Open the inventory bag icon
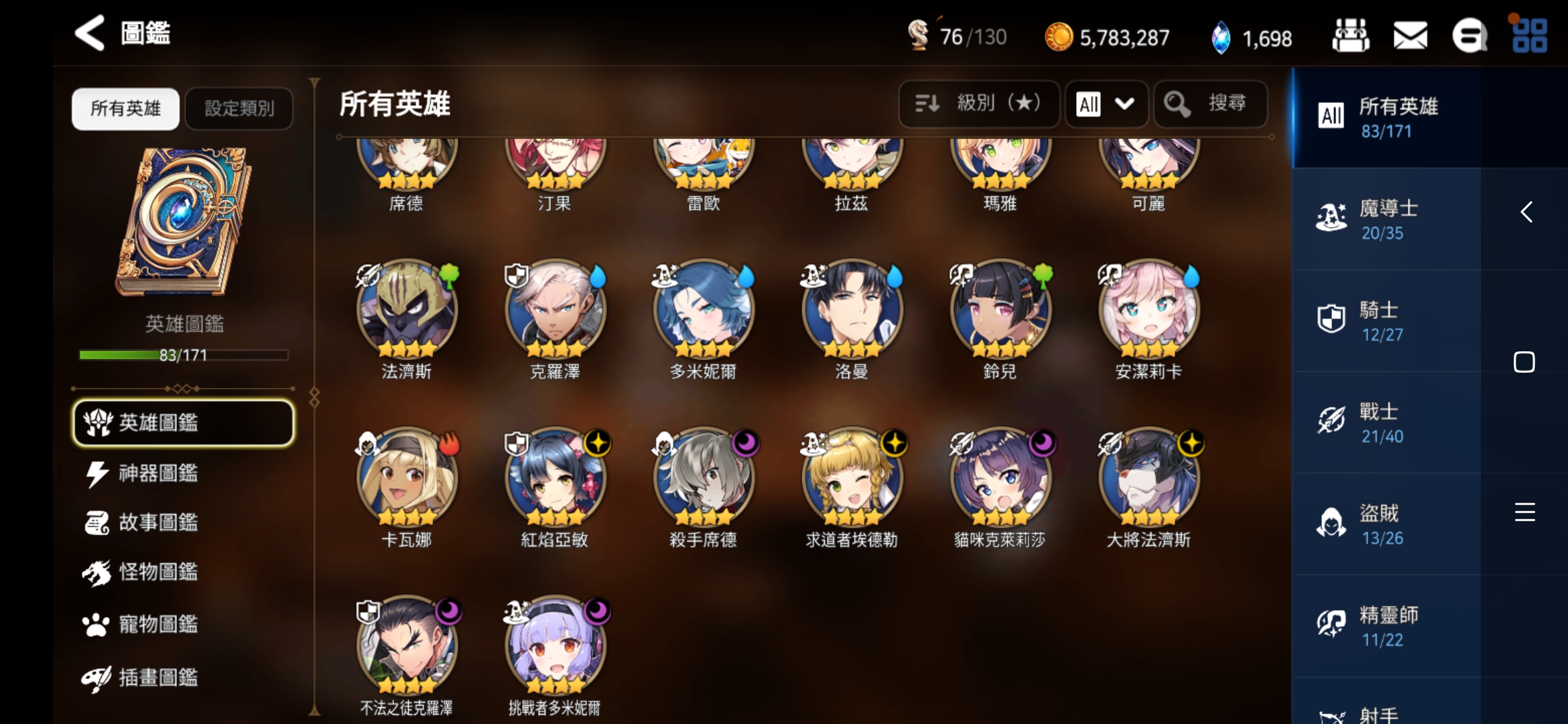Viewport: 1568px width, 724px height. click(x=1350, y=36)
